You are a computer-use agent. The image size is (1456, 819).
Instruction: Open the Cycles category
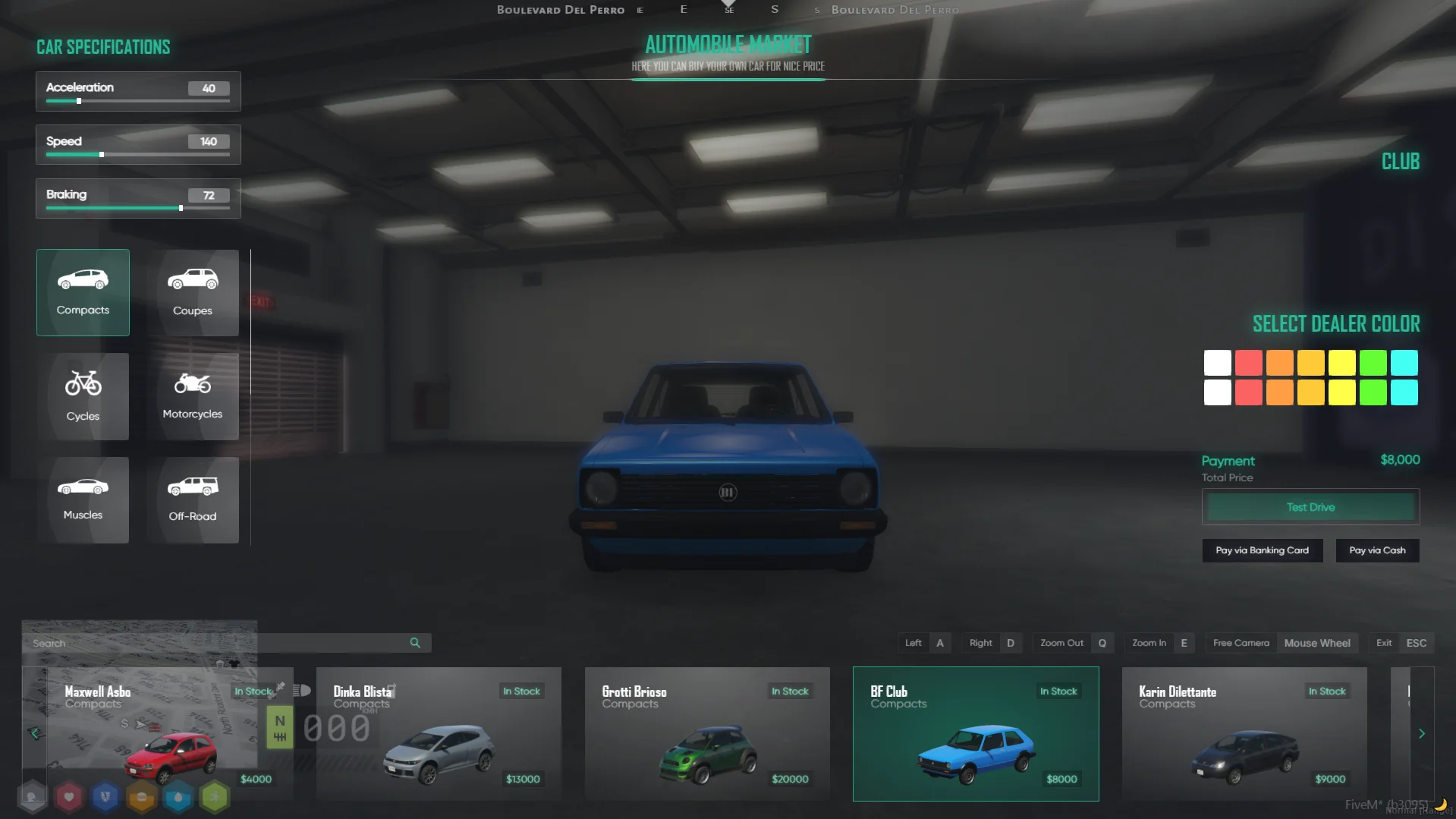click(x=83, y=396)
